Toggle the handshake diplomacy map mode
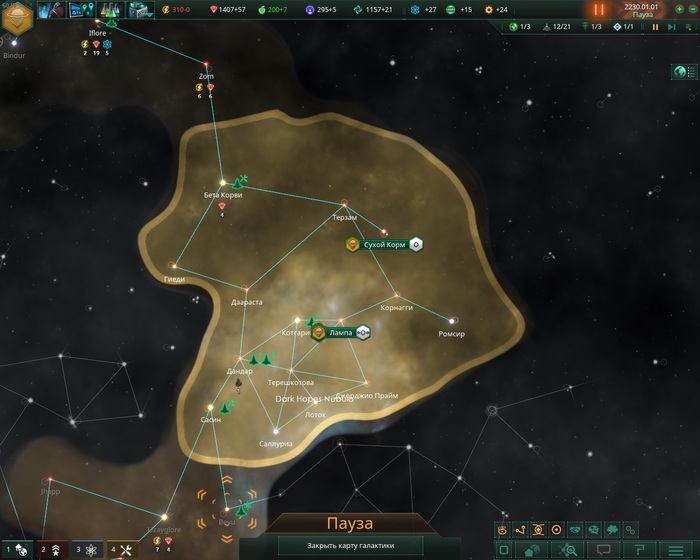Screen dimensions: 700x560 (575, 529)
